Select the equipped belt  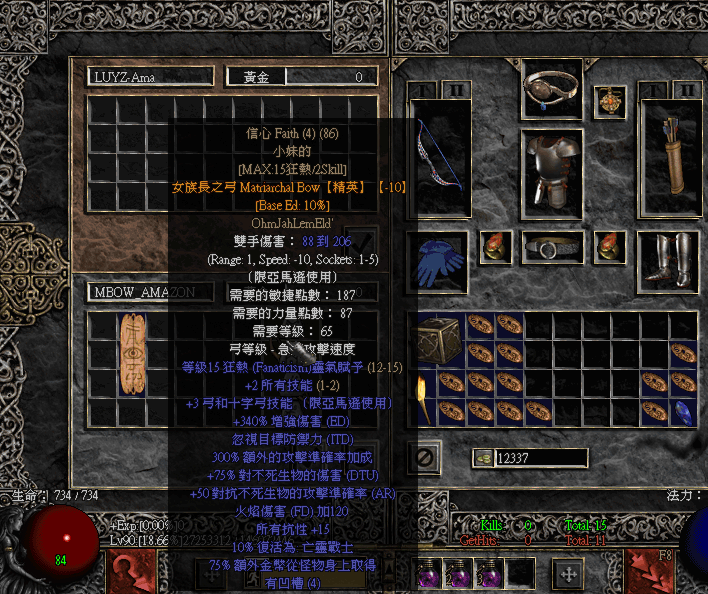coord(553,248)
